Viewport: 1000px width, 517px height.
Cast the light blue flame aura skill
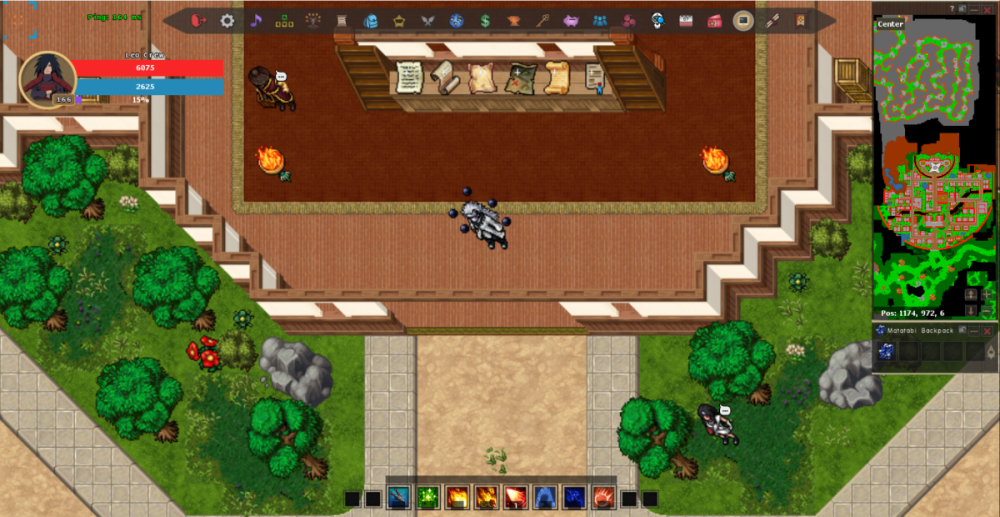pos(545,497)
